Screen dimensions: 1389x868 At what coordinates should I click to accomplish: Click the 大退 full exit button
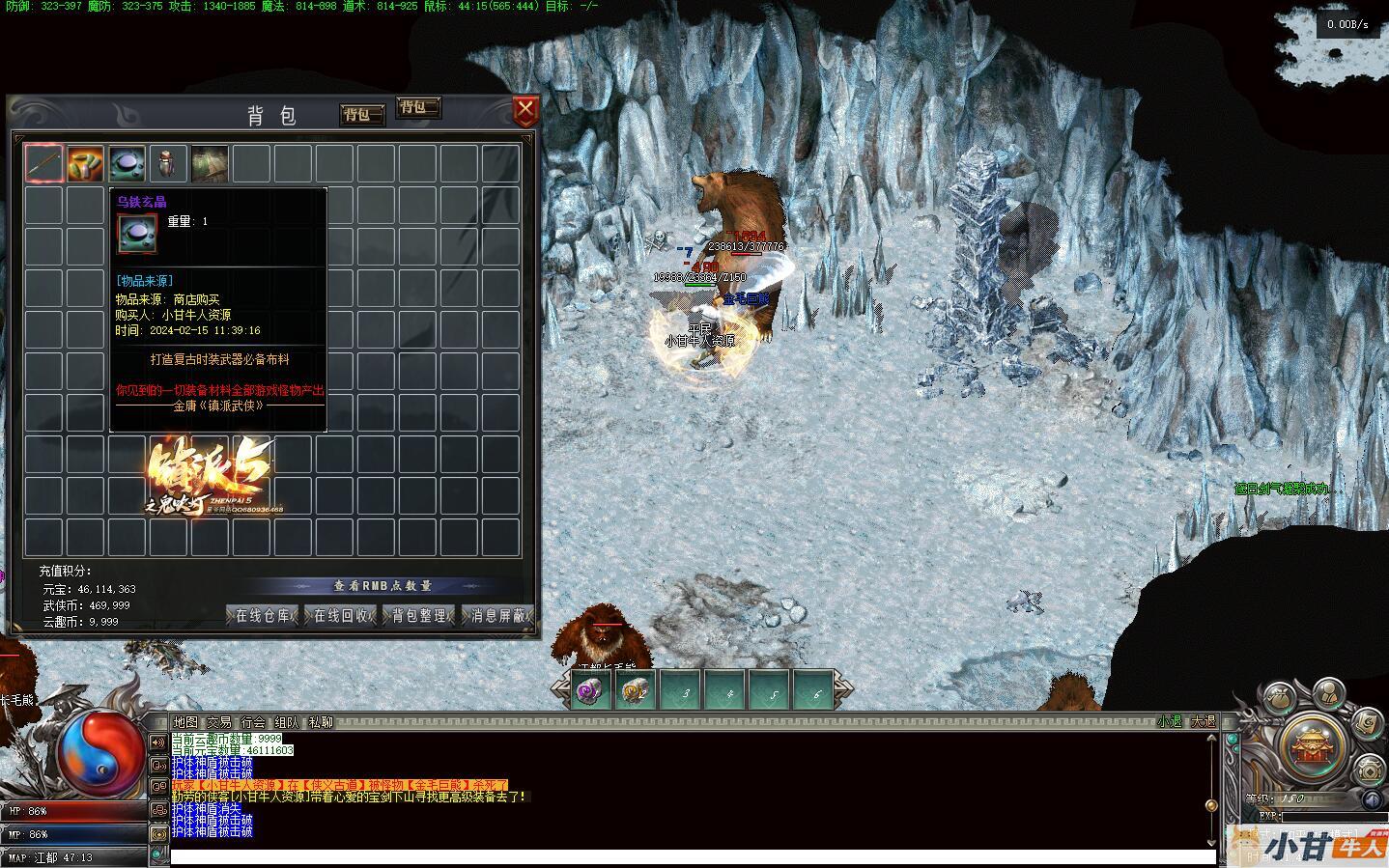(1203, 721)
